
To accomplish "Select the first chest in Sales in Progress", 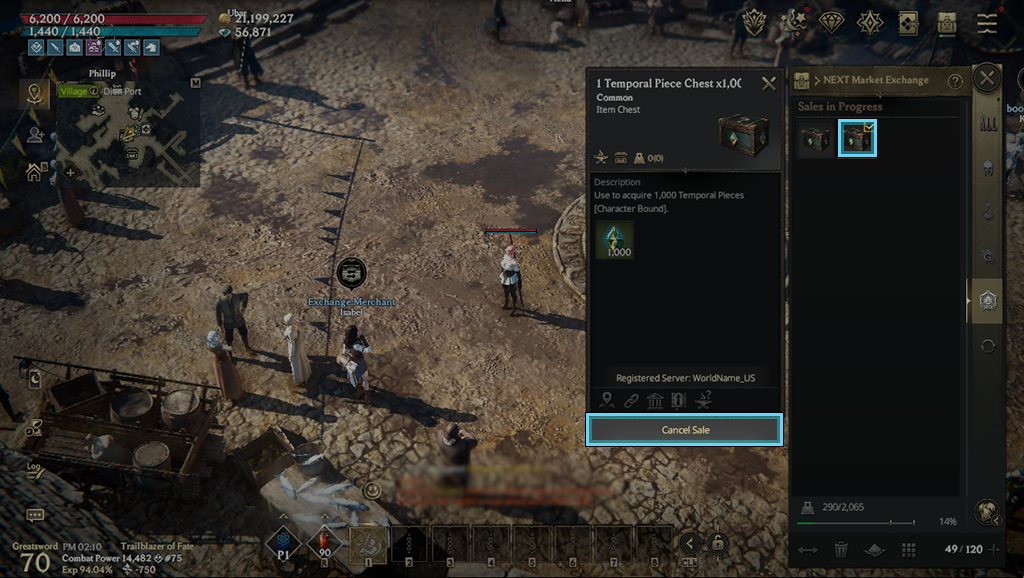I will point(815,139).
